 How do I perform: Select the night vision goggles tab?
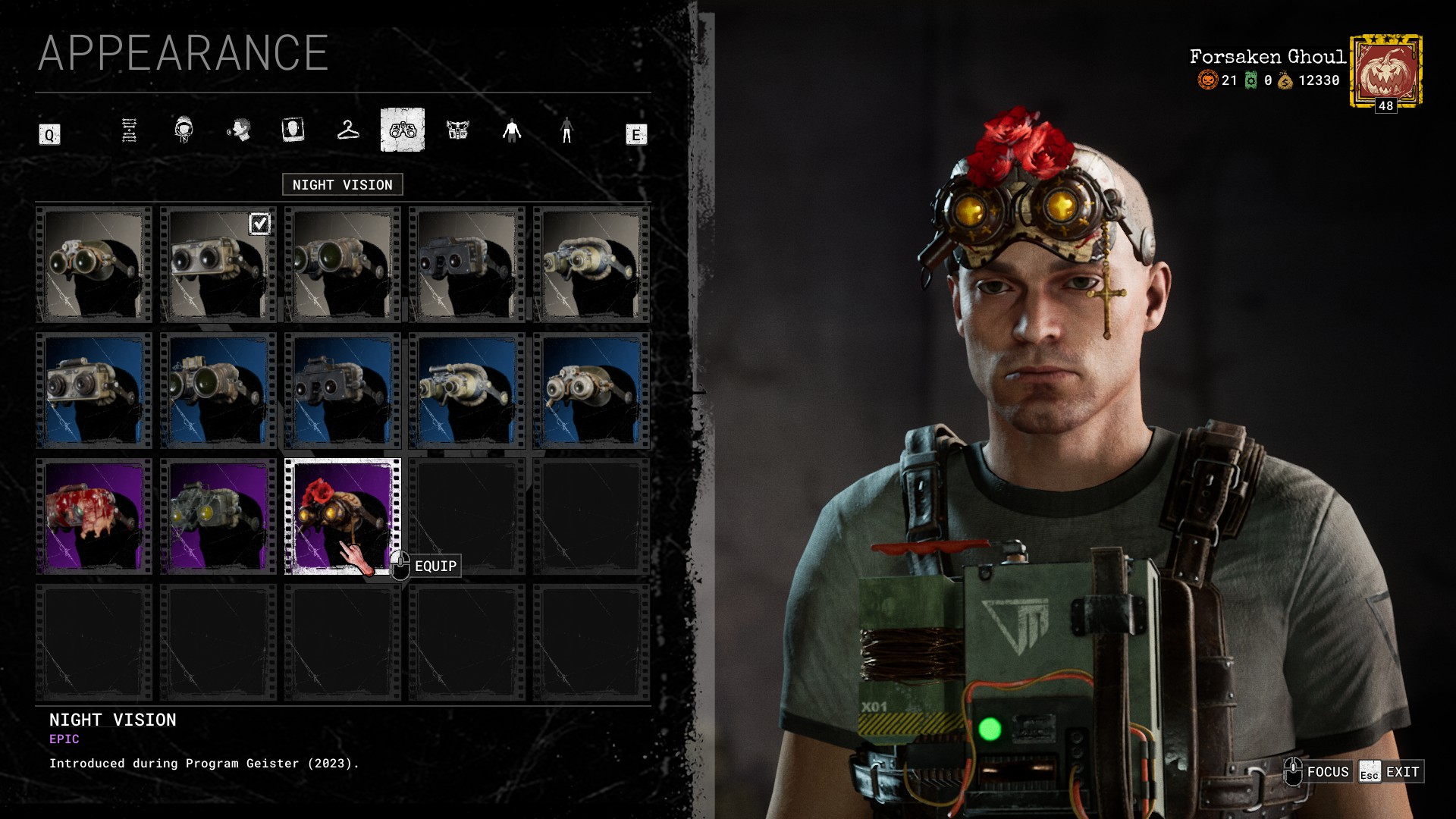(x=403, y=130)
